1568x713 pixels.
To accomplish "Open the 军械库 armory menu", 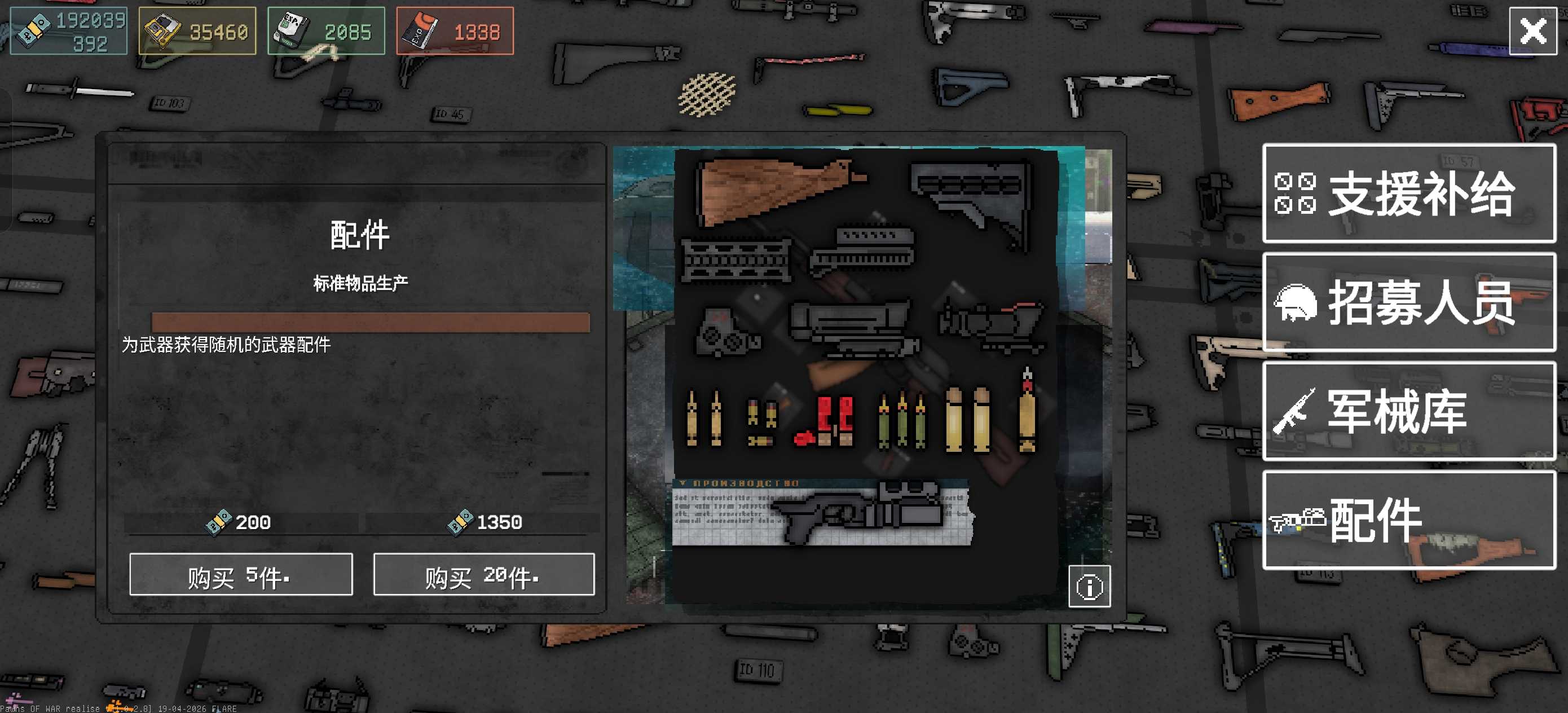I will tap(1408, 411).
